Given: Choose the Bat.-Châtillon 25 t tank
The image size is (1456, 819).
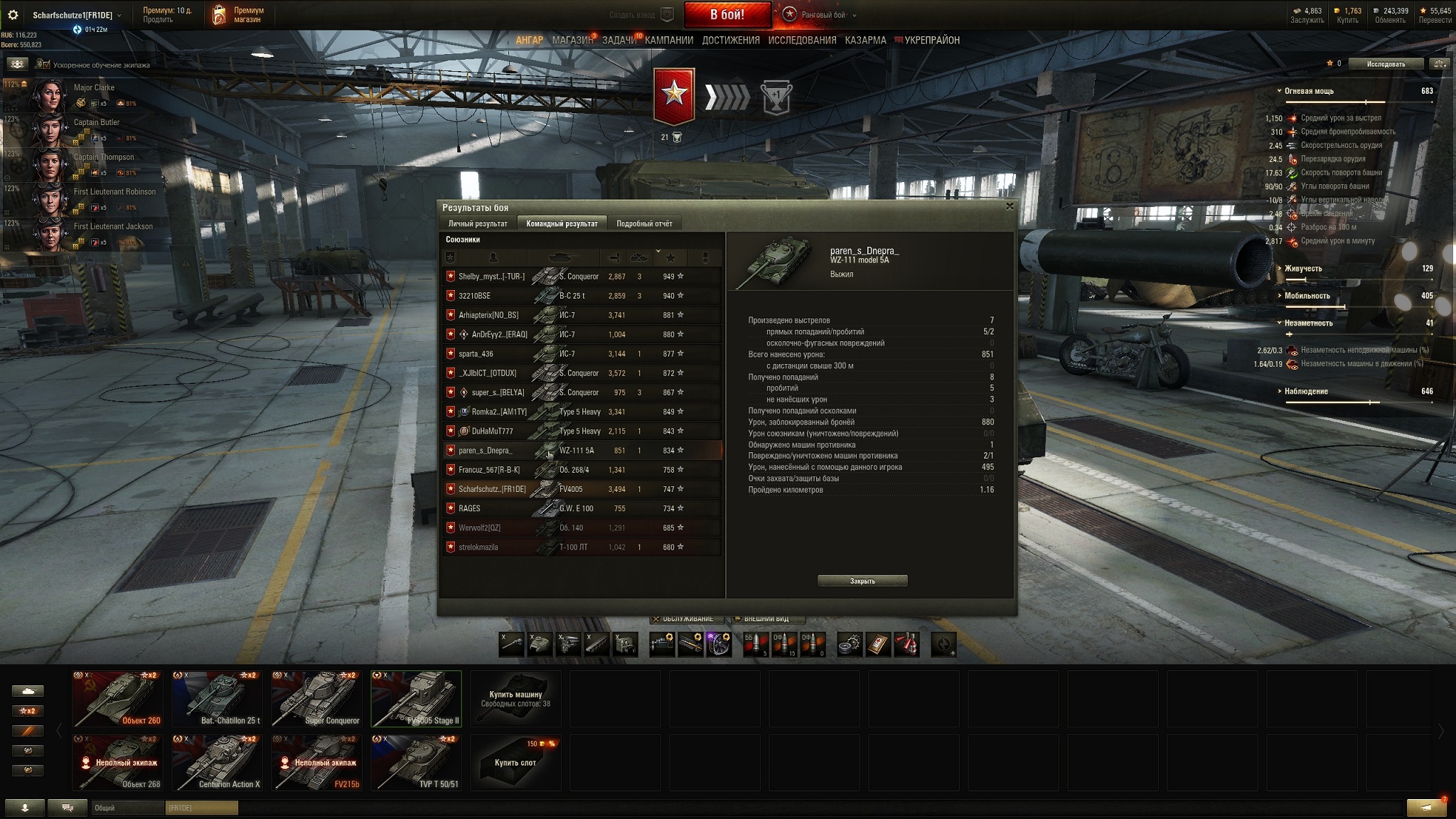Looking at the screenshot, I should pos(218,699).
